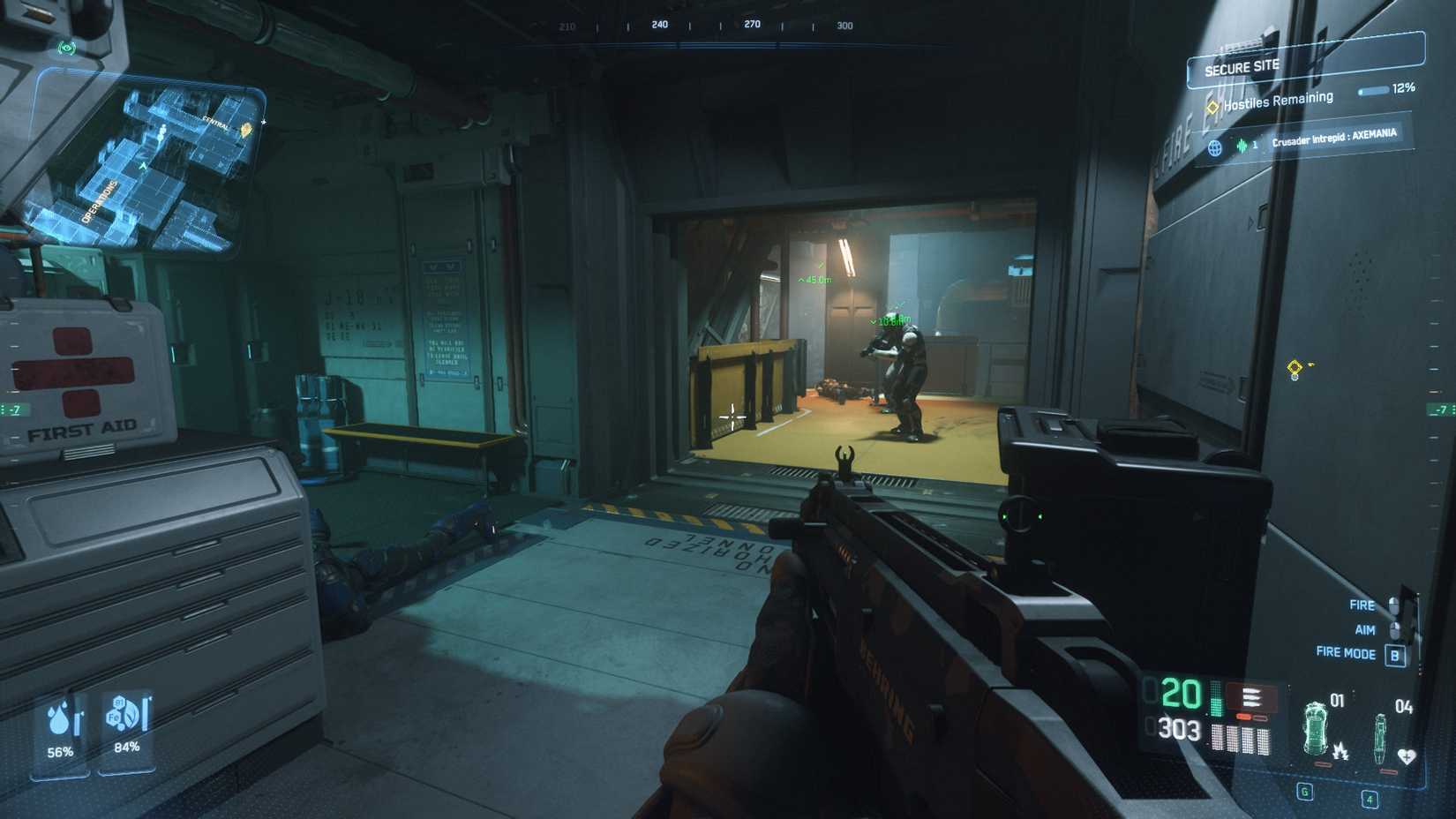1456x819 pixels.
Task: Toggle the AIM mouse button indicator
Action: click(x=1393, y=629)
